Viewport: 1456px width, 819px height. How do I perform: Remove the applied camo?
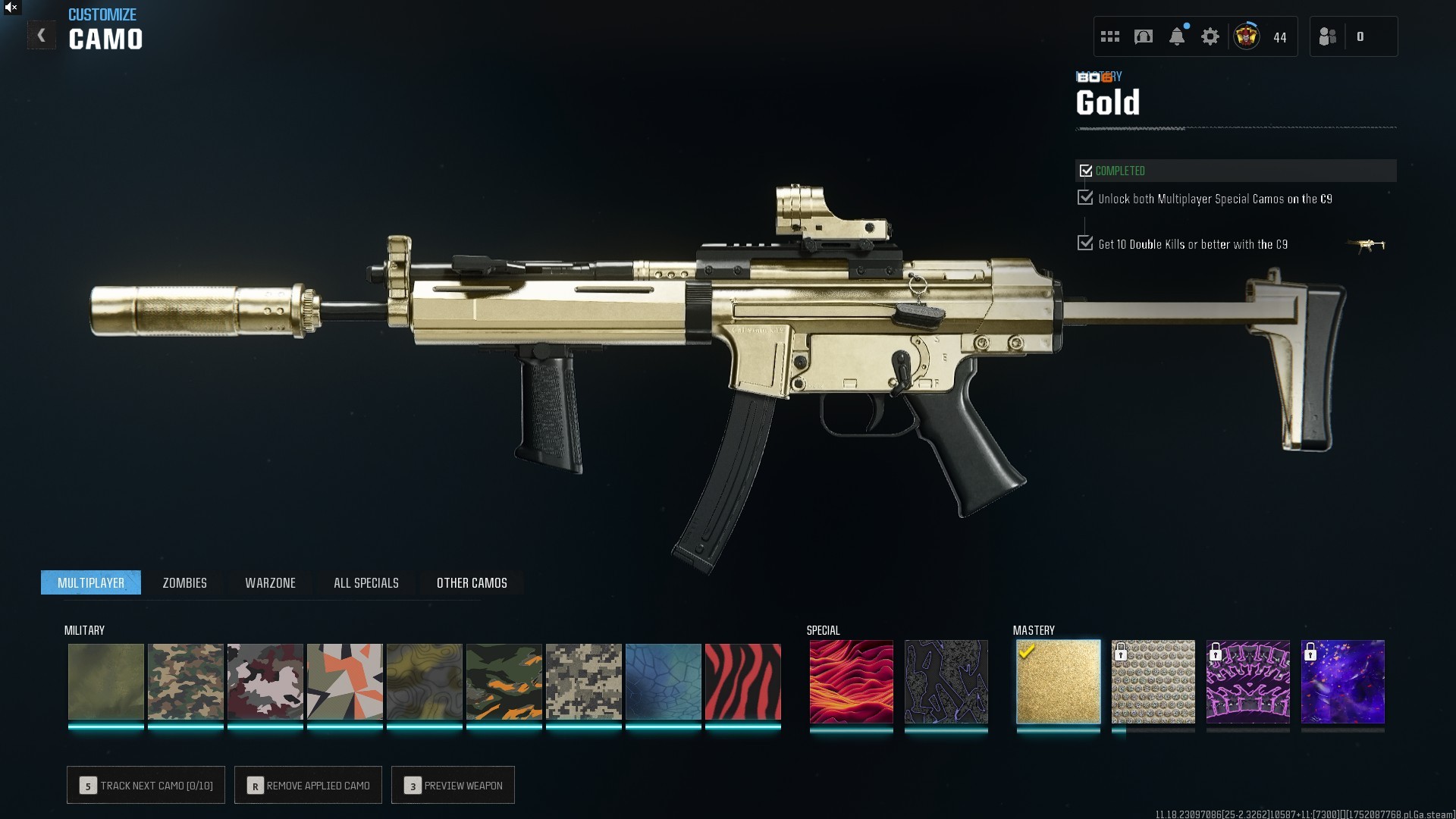pos(308,785)
